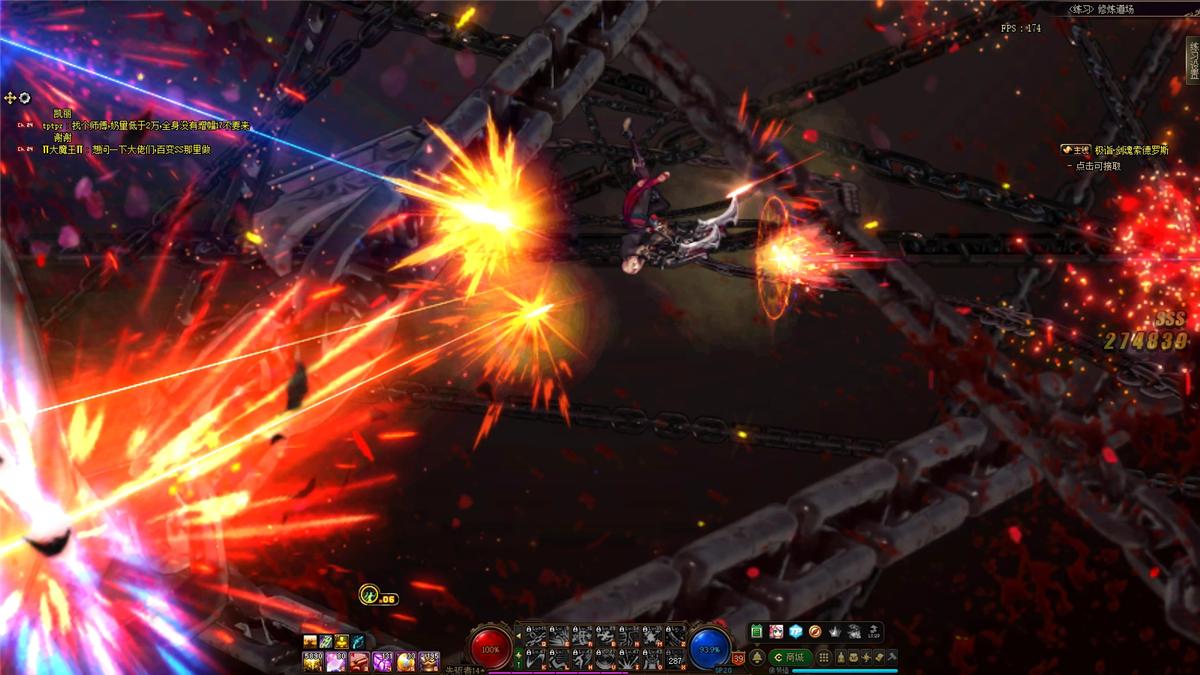
Task: Use the red boxing glove item slot
Action: pyautogui.click(x=359, y=661)
